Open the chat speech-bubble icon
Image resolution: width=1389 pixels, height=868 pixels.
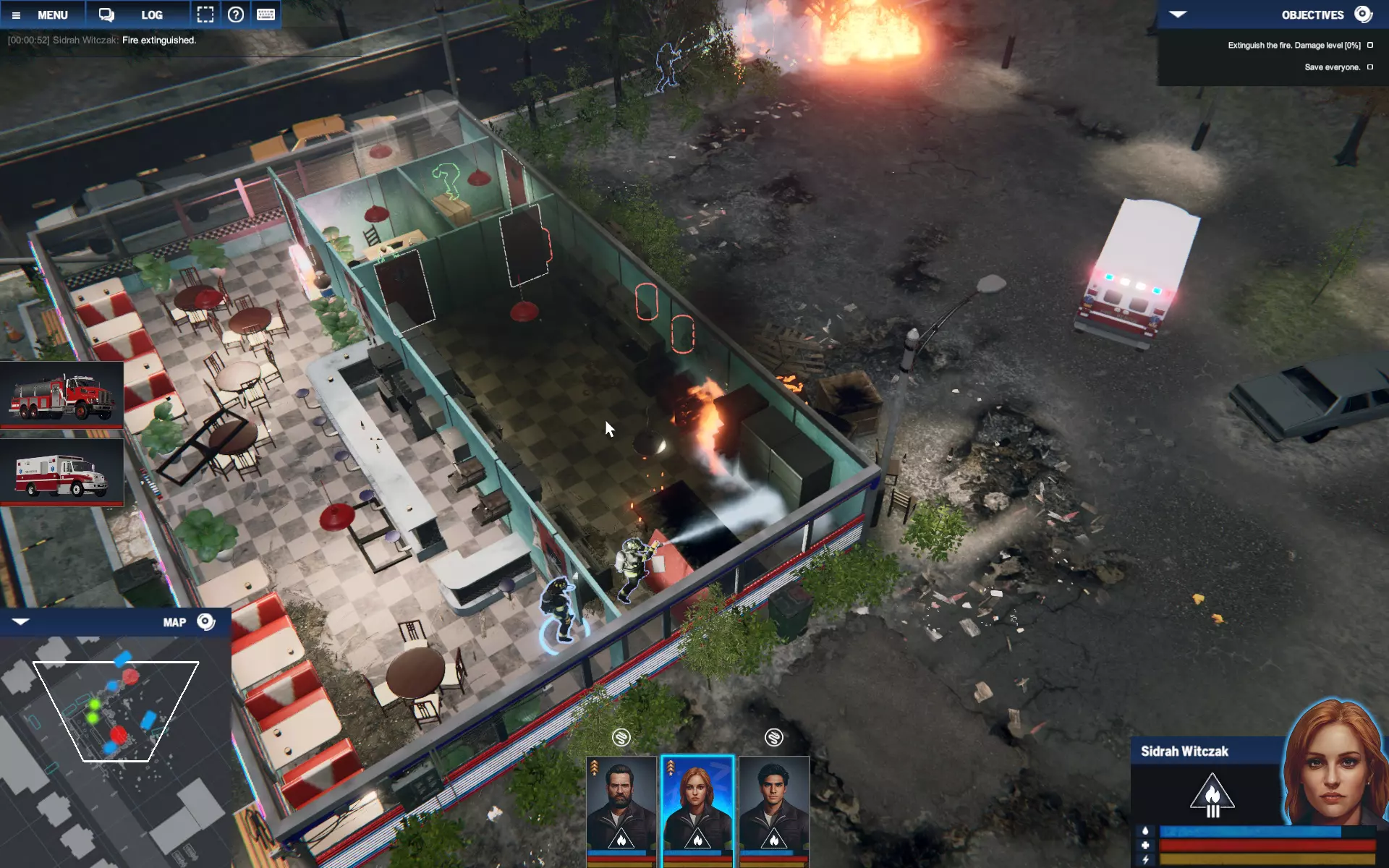click(x=106, y=14)
